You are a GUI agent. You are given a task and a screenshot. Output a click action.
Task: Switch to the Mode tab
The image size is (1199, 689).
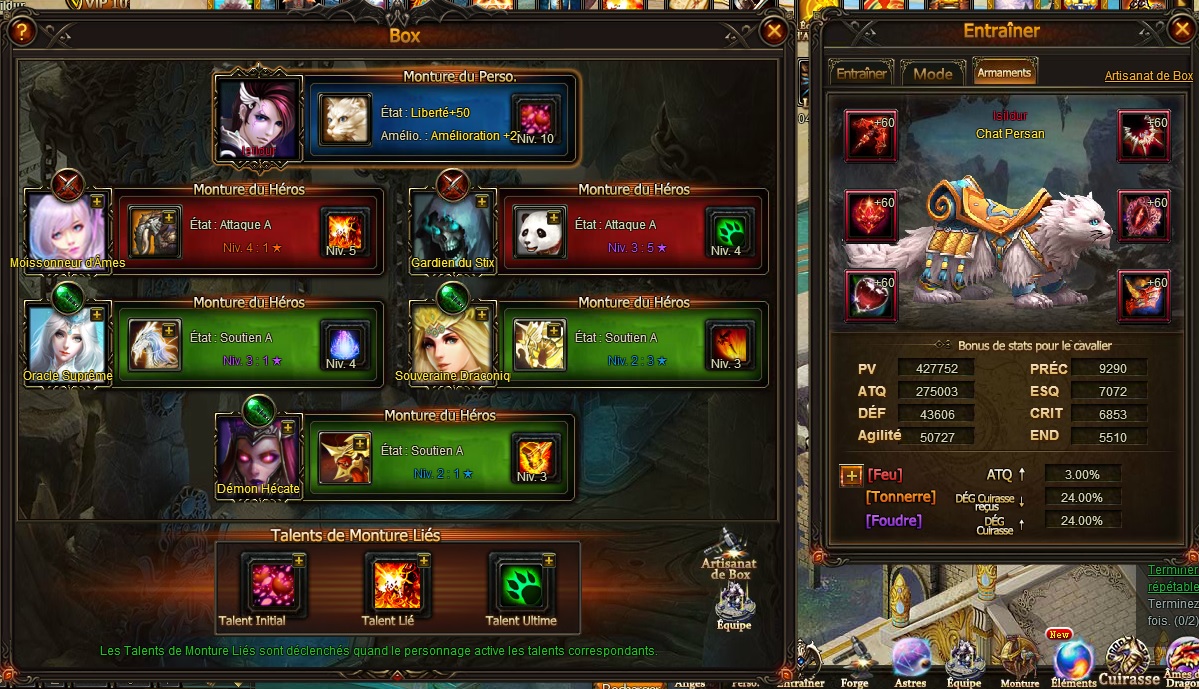click(932, 73)
